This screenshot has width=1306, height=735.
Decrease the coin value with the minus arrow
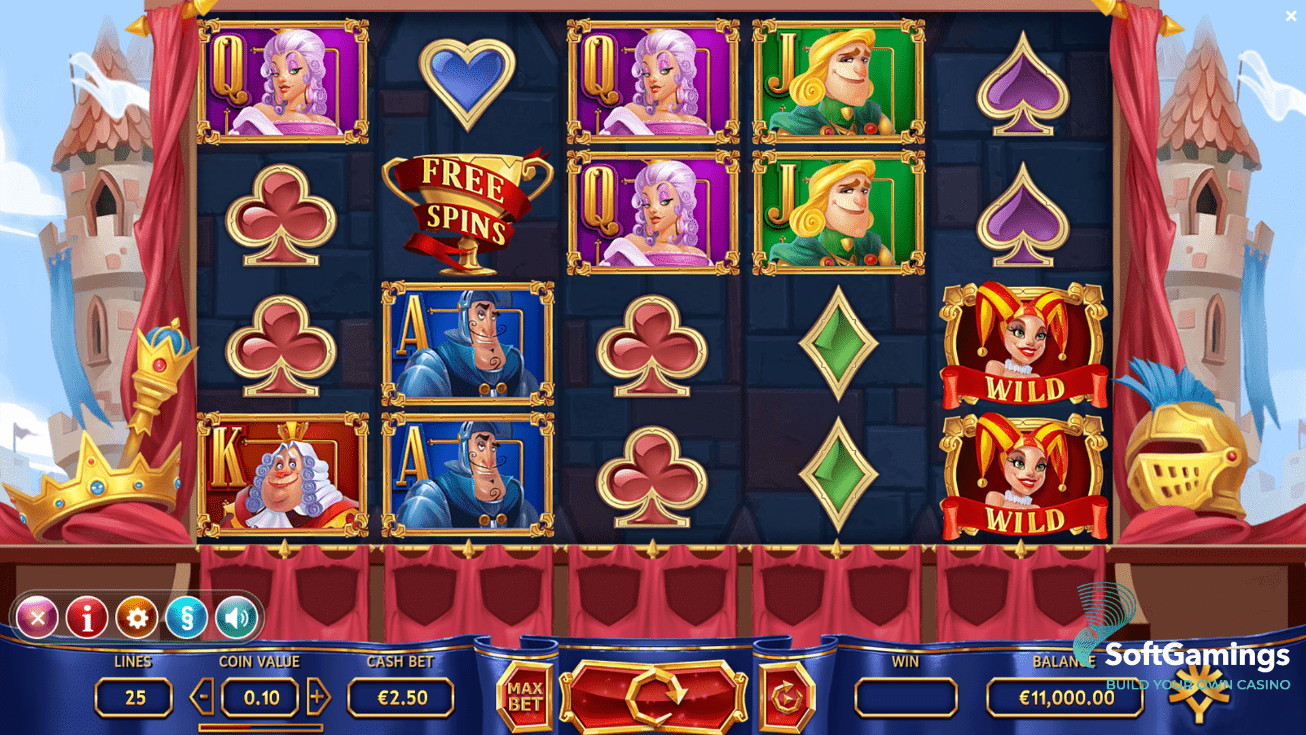(x=202, y=696)
